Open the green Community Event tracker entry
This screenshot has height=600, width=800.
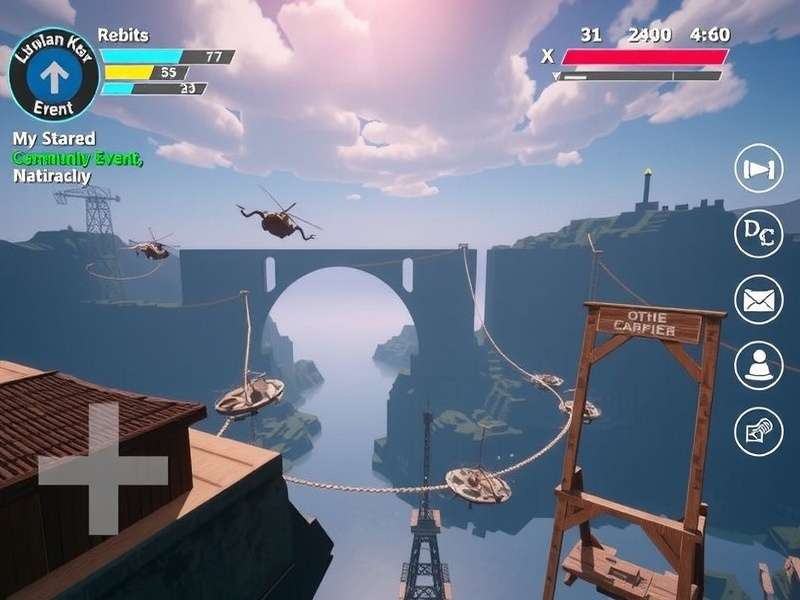77,158
